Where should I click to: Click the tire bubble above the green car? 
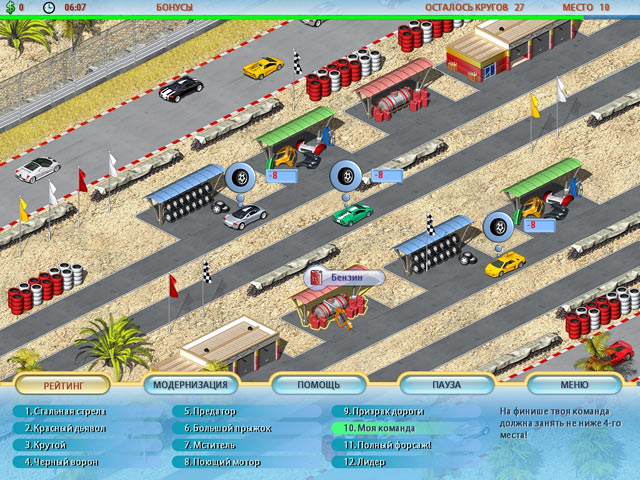[x=347, y=176]
